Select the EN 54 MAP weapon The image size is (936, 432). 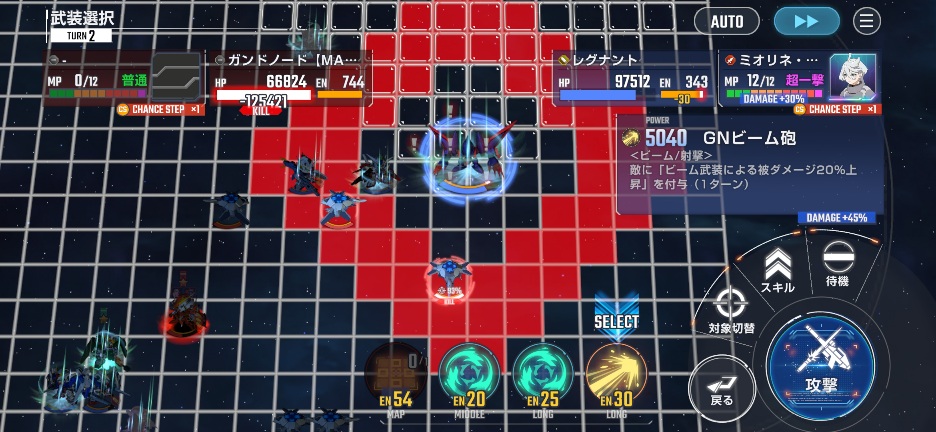(396, 375)
